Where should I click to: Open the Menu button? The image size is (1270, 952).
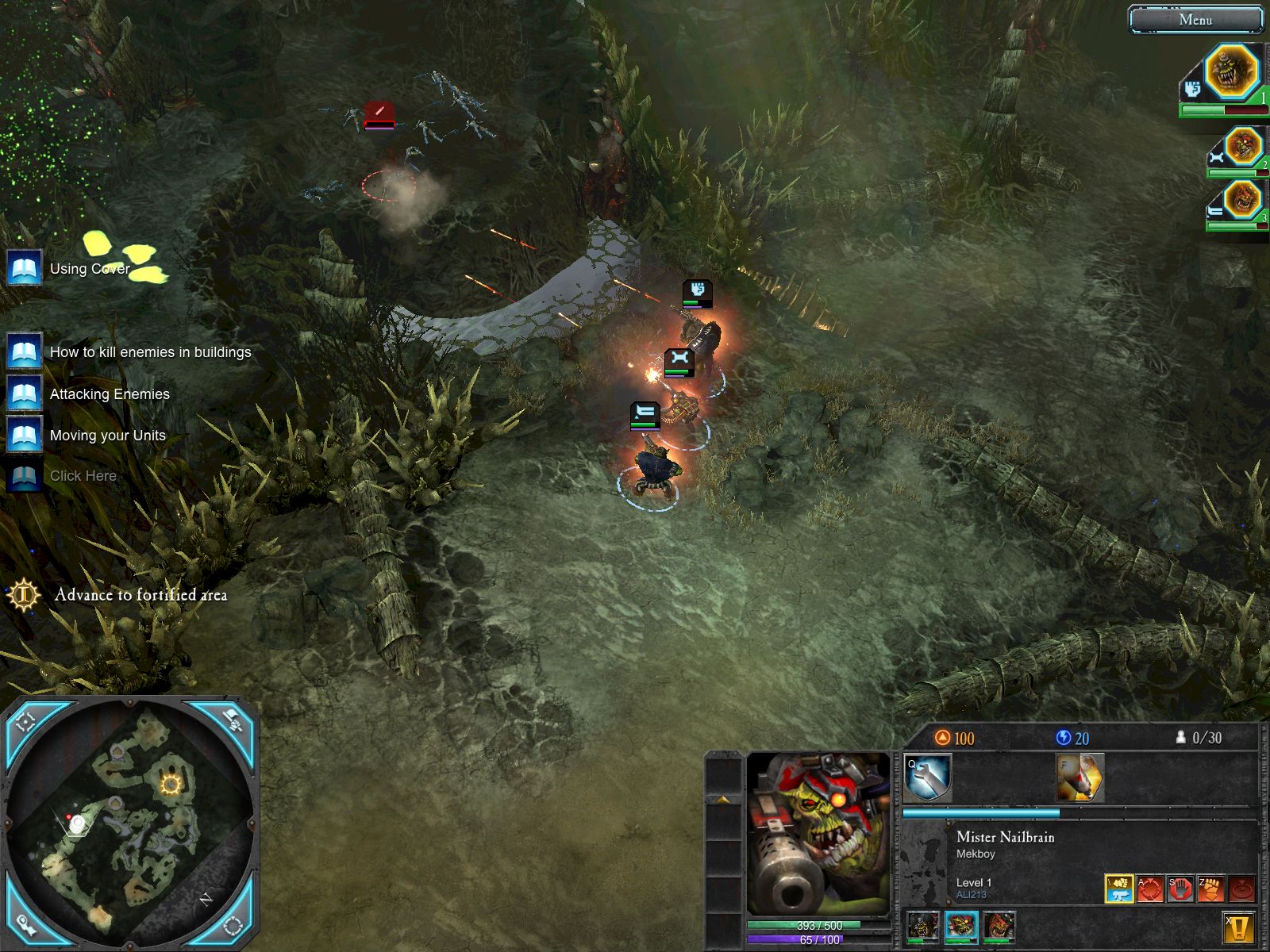click(x=1195, y=20)
